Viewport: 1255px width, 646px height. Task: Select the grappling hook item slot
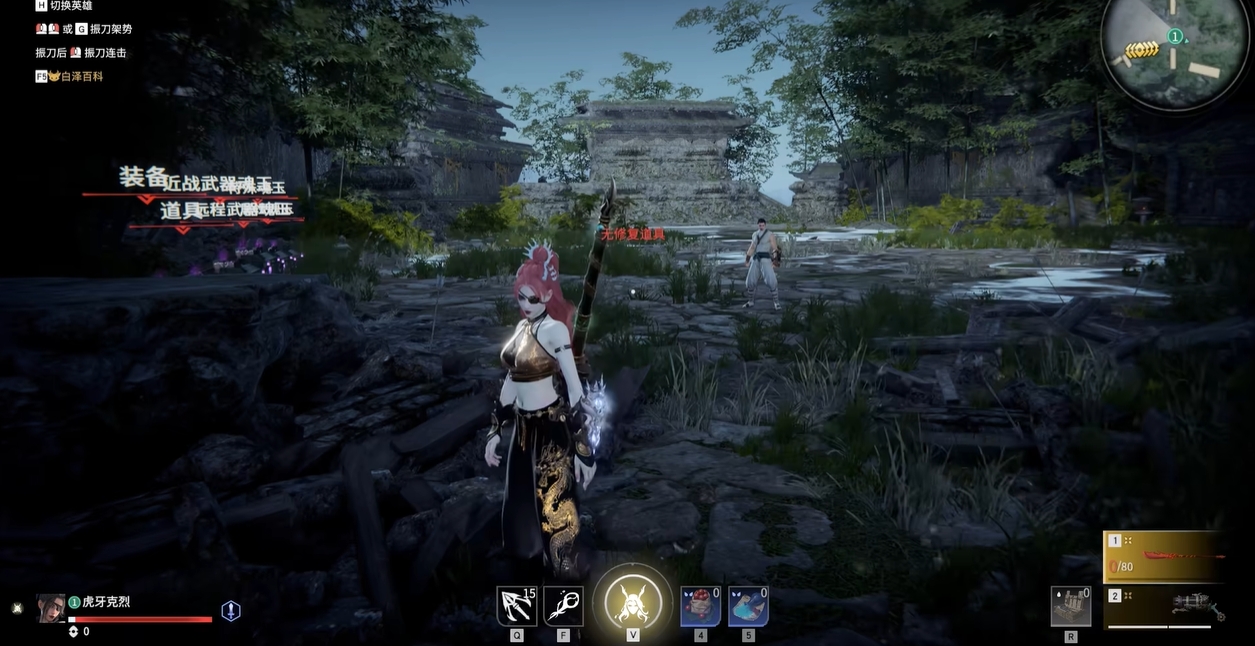coord(516,606)
